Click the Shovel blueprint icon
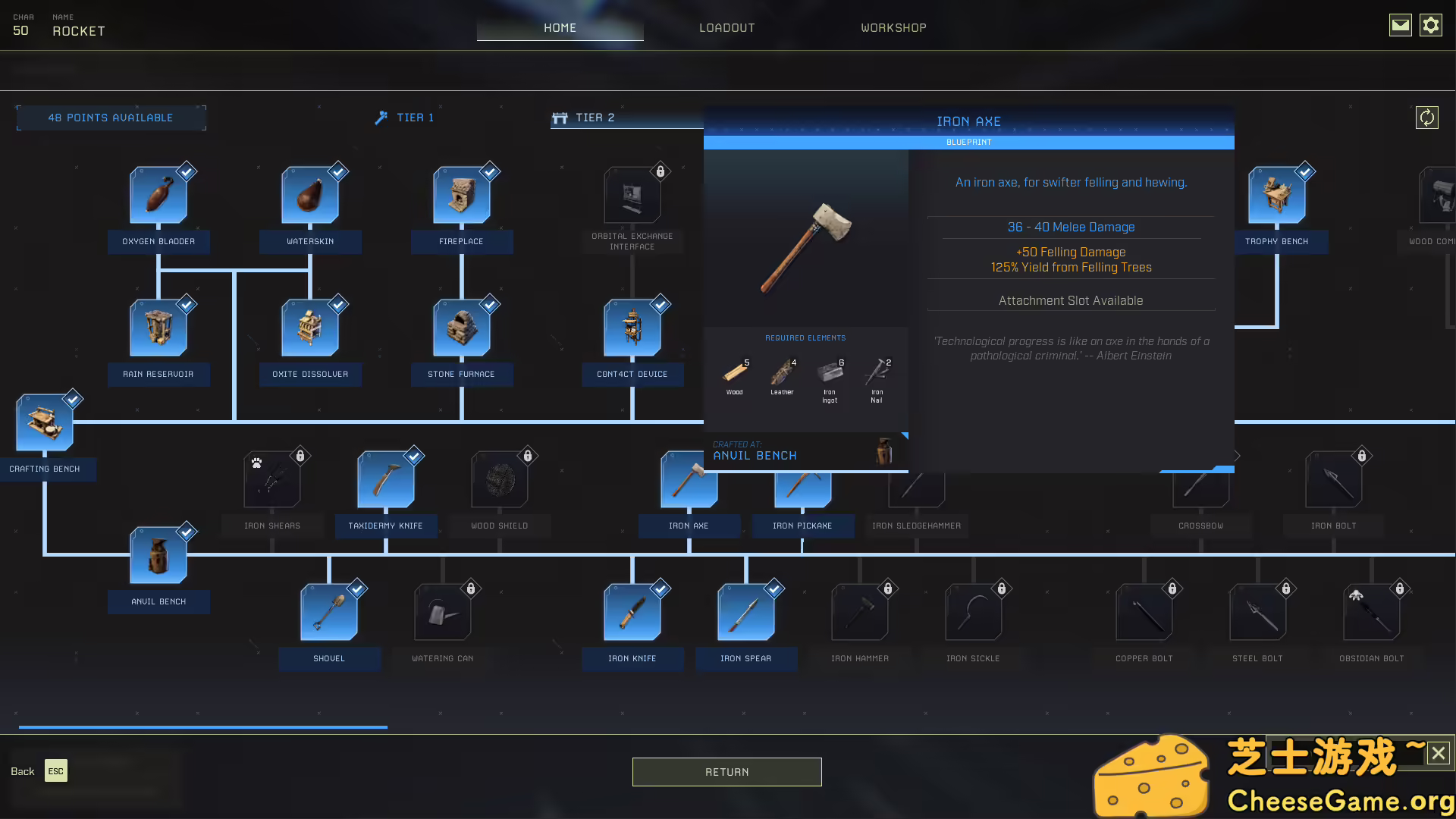The width and height of the screenshot is (1456, 819). (329, 611)
